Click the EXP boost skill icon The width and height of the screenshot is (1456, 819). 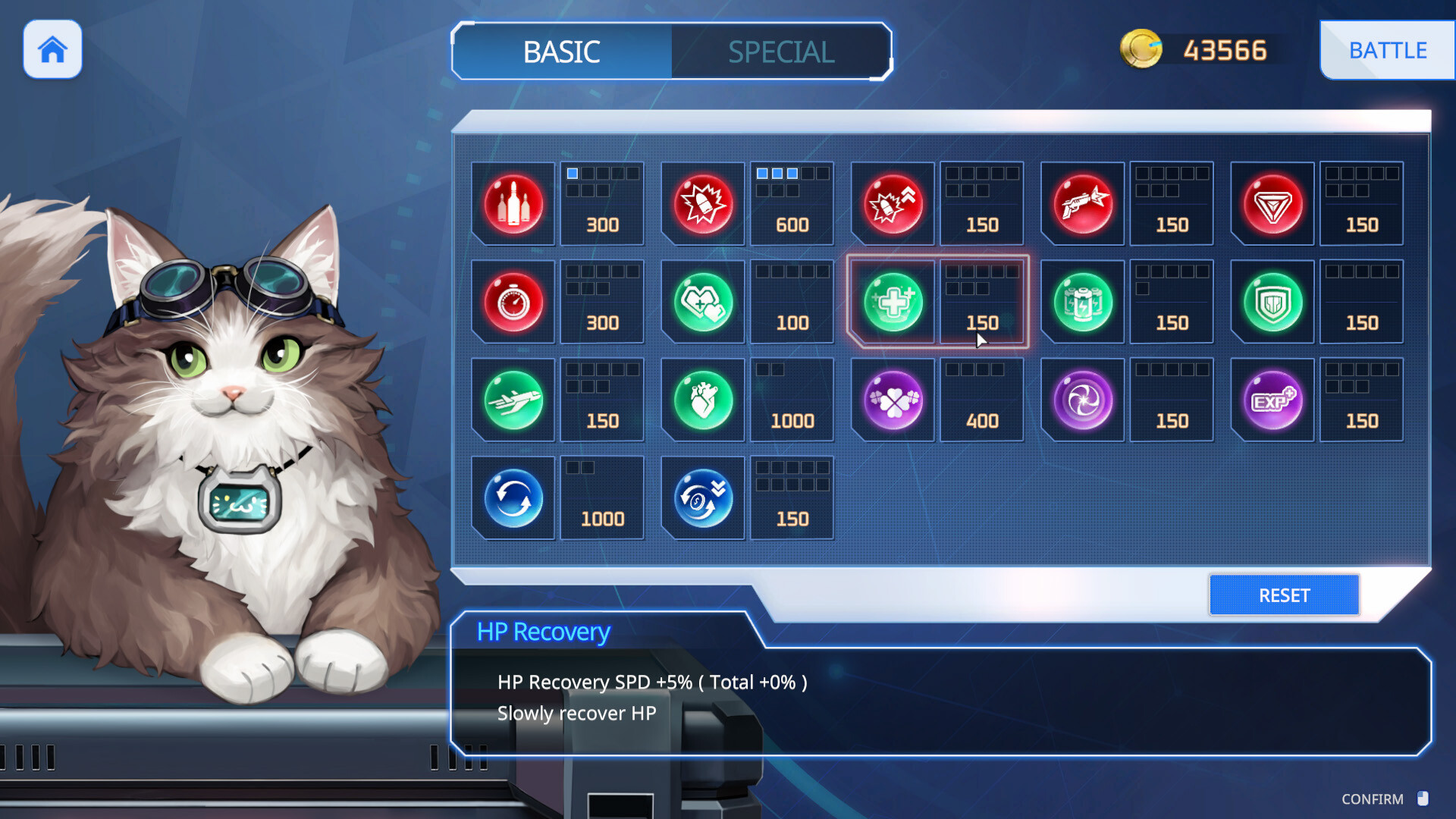pos(1272,400)
